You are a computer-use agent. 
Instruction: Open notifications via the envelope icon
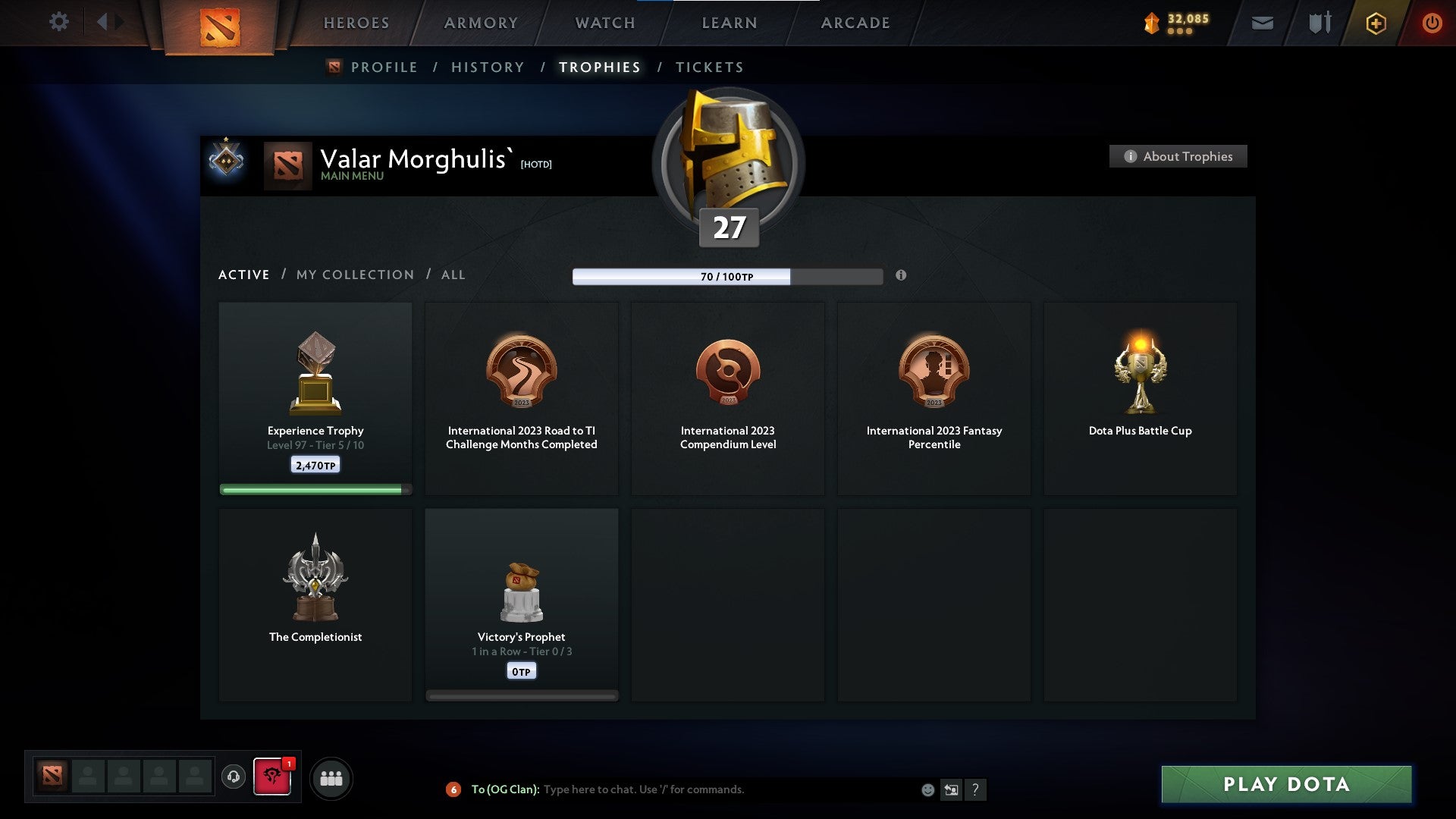tap(1263, 23)
